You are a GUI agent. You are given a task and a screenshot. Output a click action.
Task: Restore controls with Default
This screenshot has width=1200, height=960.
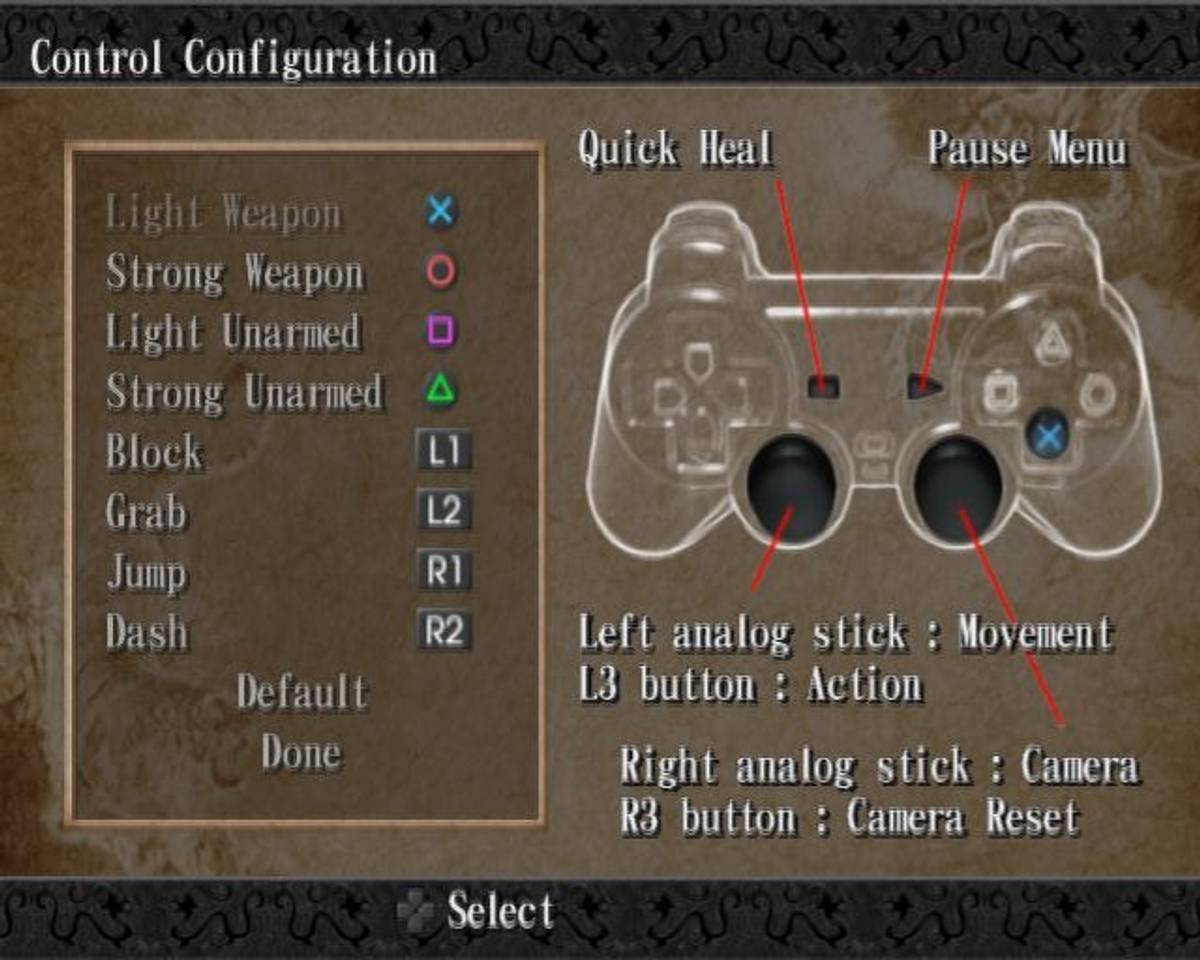302,692
